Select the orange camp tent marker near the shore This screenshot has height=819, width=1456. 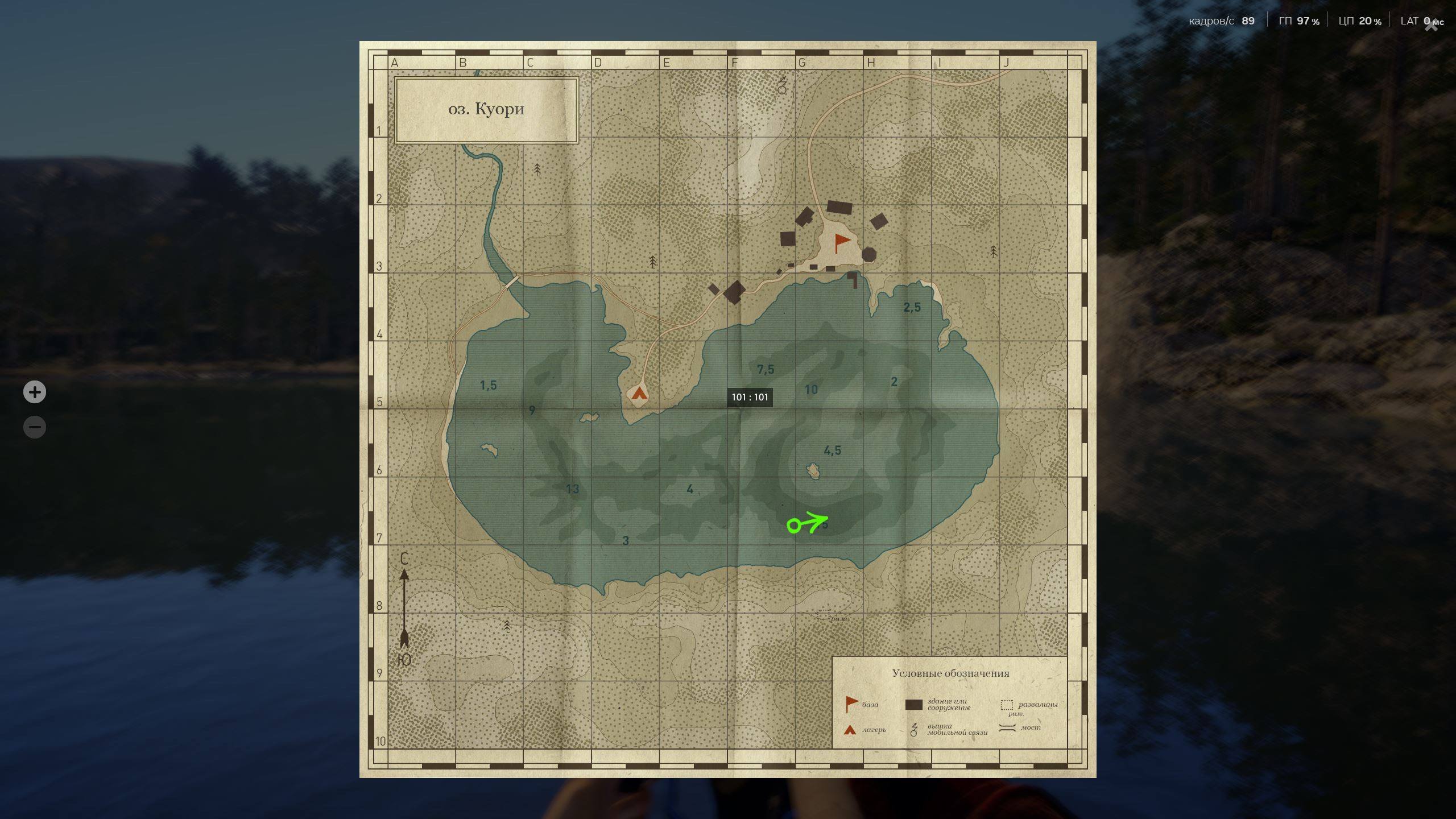640,394
